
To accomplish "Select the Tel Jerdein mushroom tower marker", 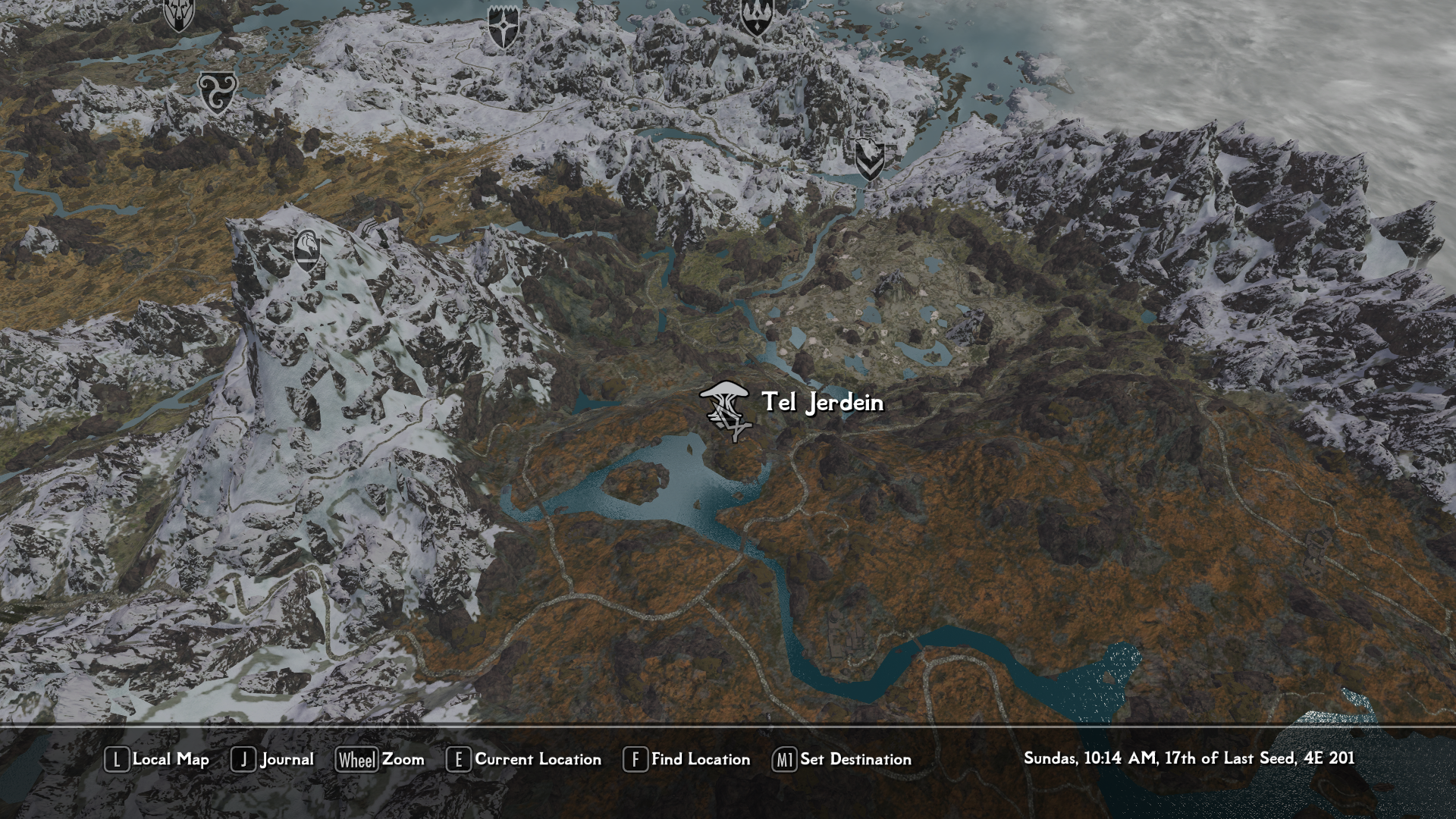I will [726, 410].
